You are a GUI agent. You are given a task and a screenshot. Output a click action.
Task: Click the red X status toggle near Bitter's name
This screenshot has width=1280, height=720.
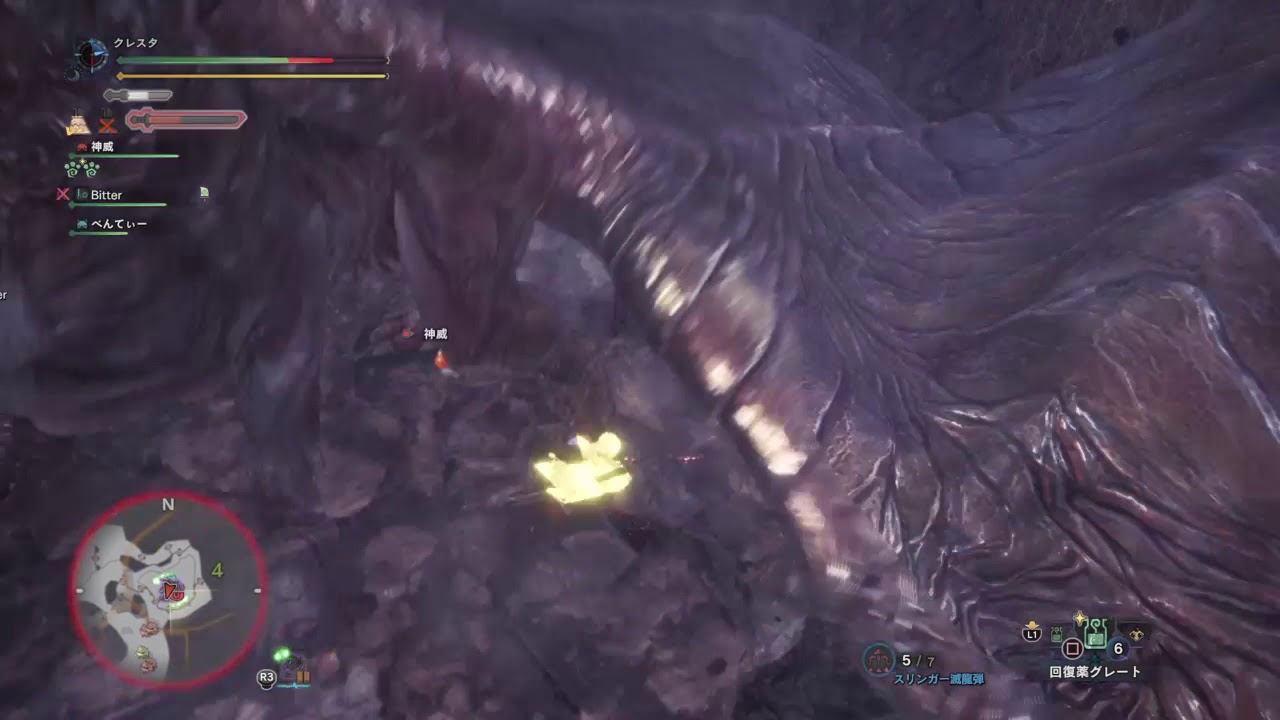click(63, 195)
